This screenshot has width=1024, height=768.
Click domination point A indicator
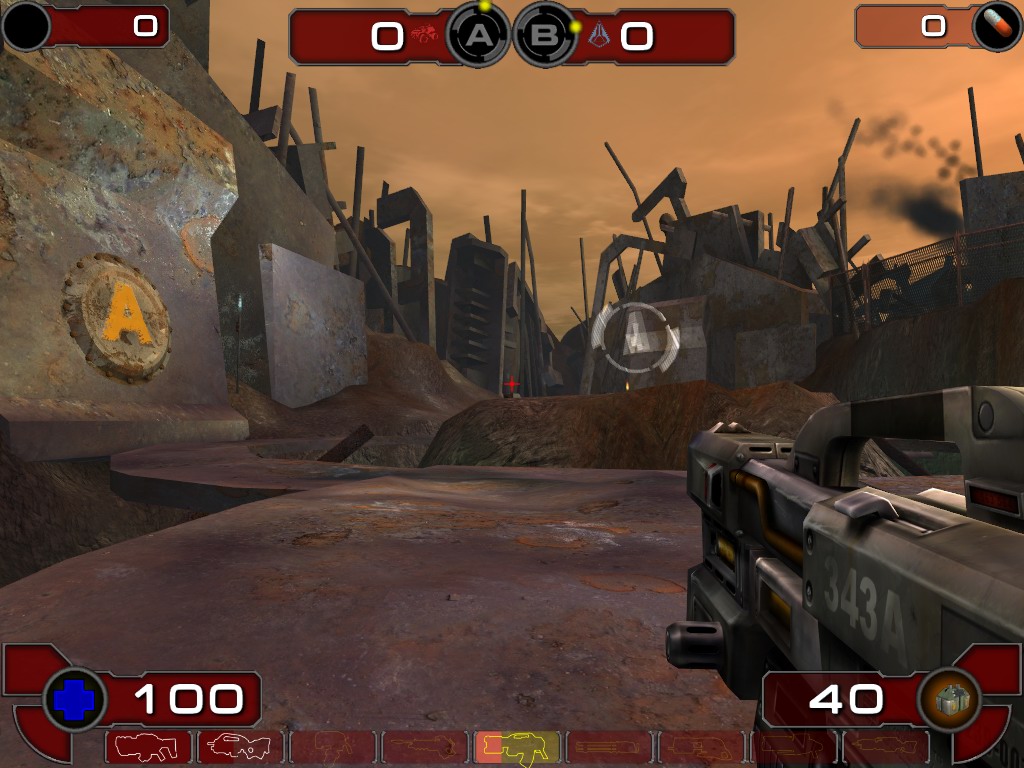coord(481,36)
